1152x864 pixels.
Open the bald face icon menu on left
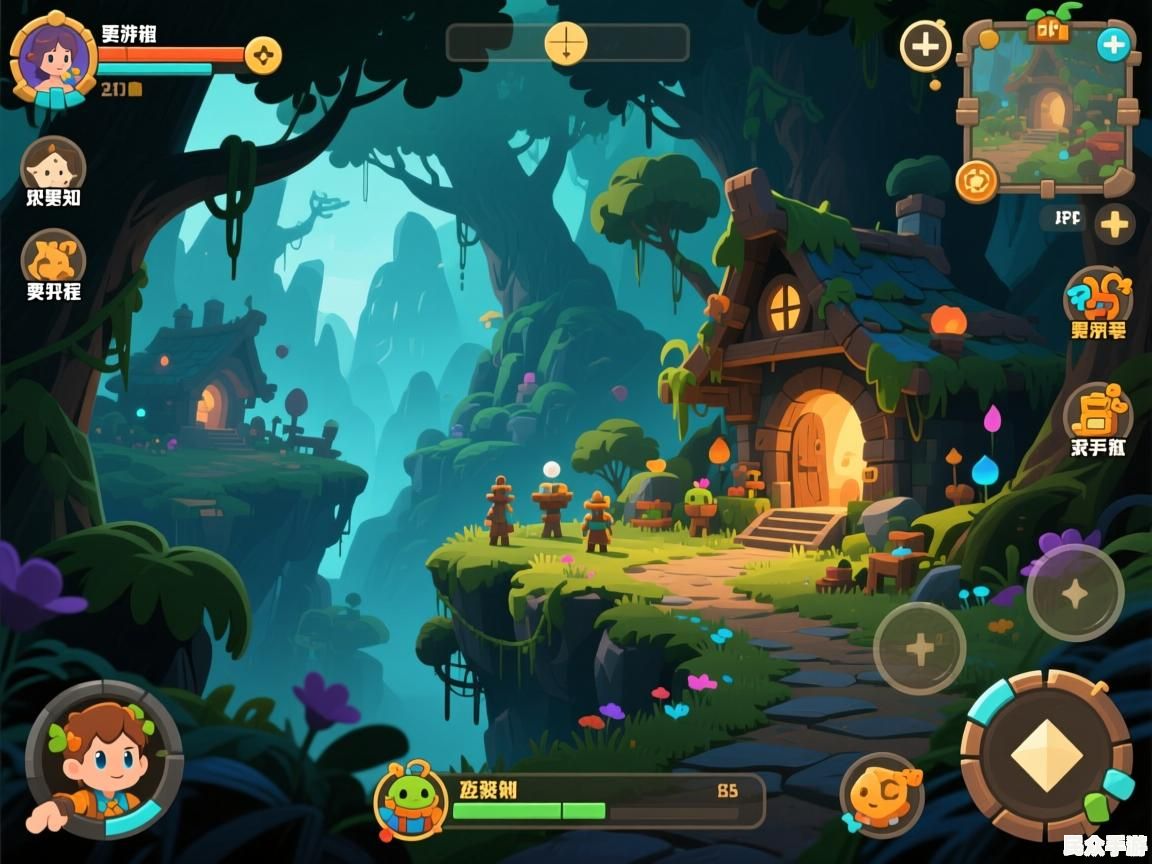[x=53, y=165]
